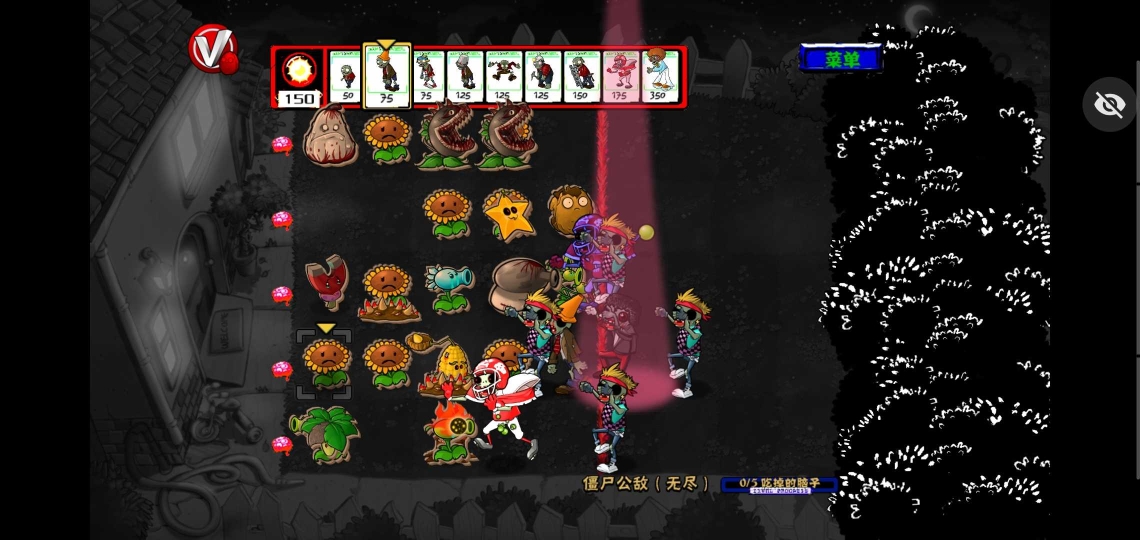
Task: Choose the Football Zombie card
Action: tap(619, 75)
